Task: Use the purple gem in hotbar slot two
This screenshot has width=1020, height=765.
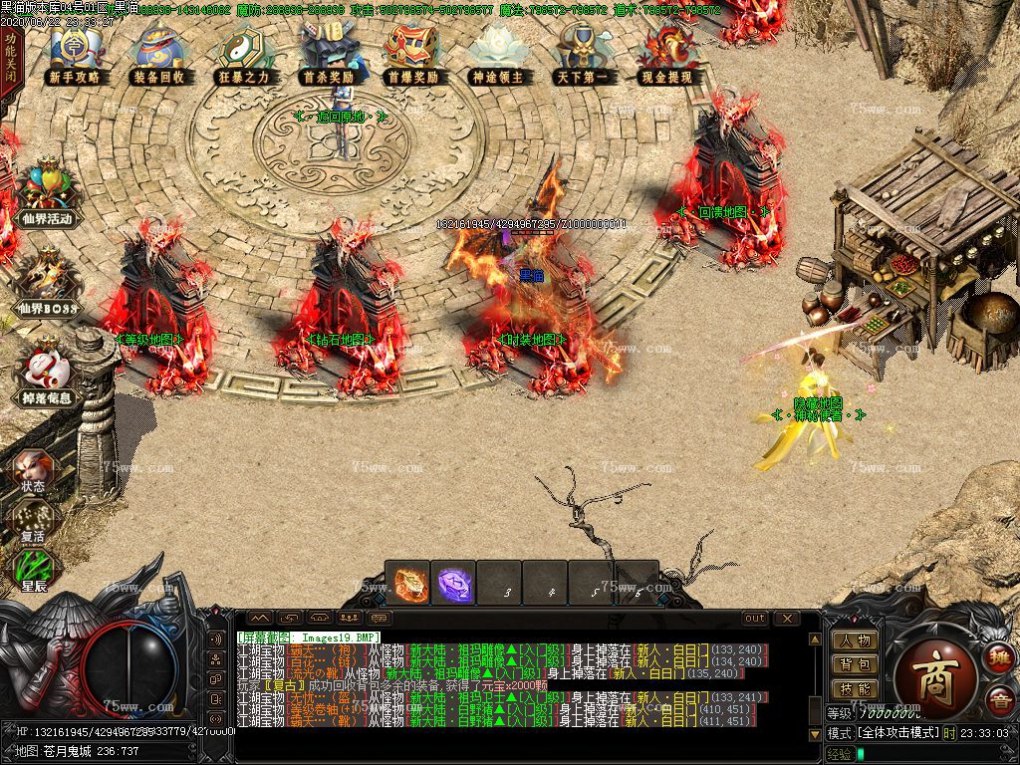Action: point(454,584)
